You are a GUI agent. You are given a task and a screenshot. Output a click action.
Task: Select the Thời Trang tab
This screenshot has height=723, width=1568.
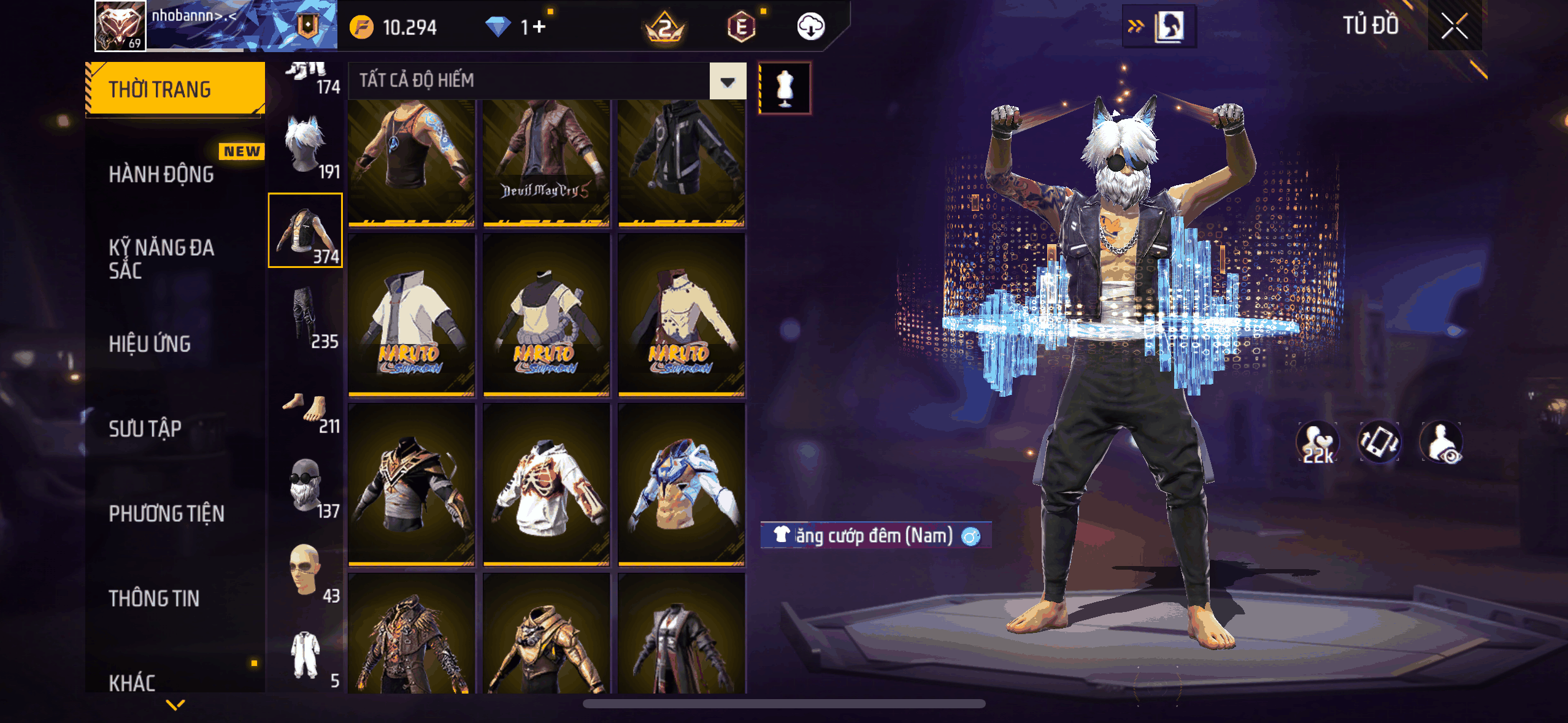point(174,89)
